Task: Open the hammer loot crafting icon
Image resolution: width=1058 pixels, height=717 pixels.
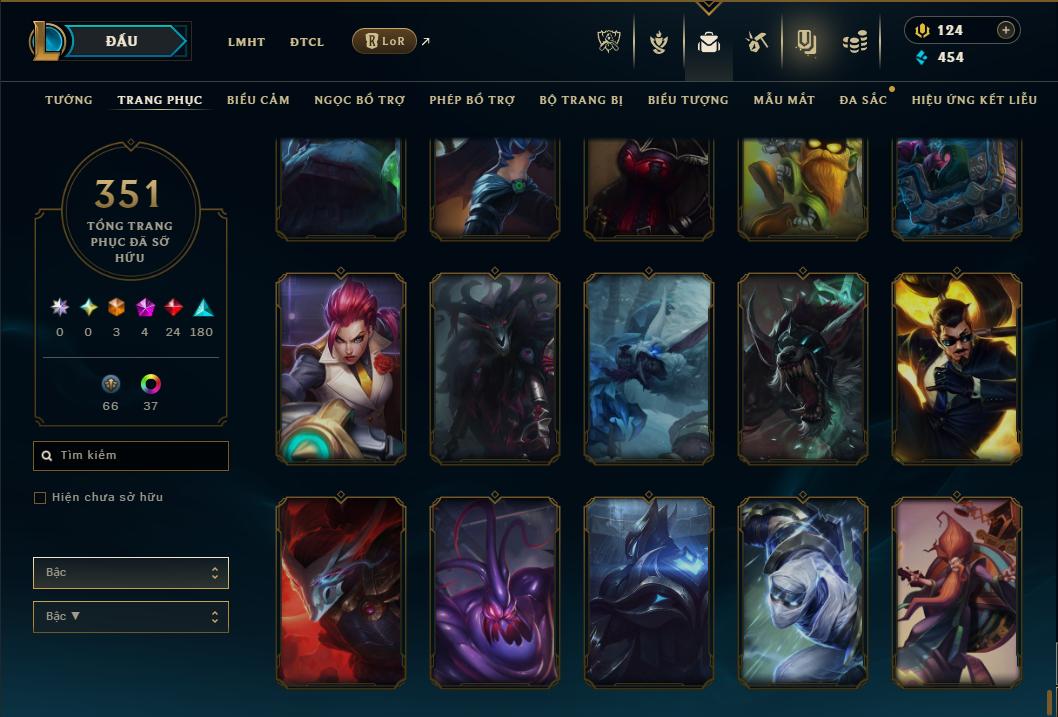Action: pyautogui.click(x=756, y=42)
